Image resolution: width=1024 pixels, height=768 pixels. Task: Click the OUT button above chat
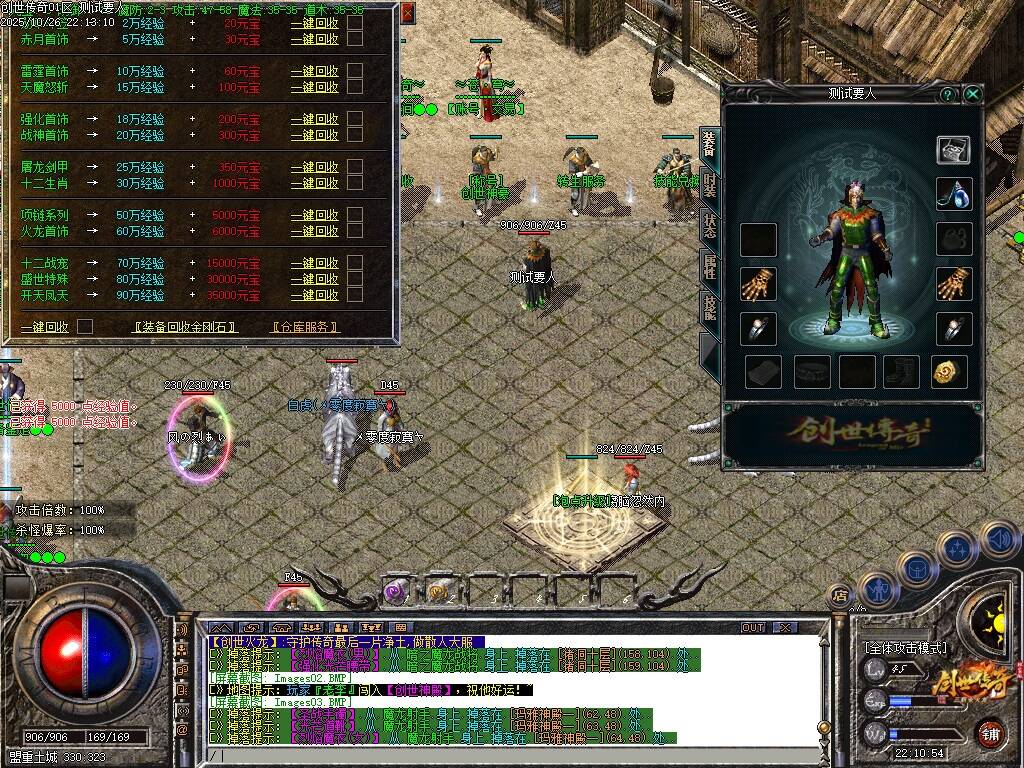[752, 627]
